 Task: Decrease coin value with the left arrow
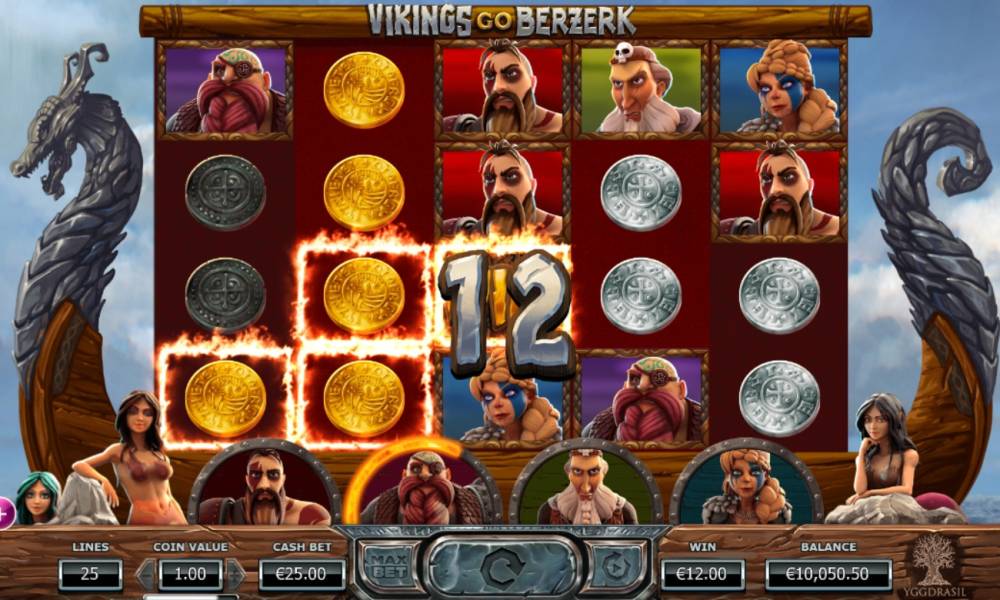[145, 575]
